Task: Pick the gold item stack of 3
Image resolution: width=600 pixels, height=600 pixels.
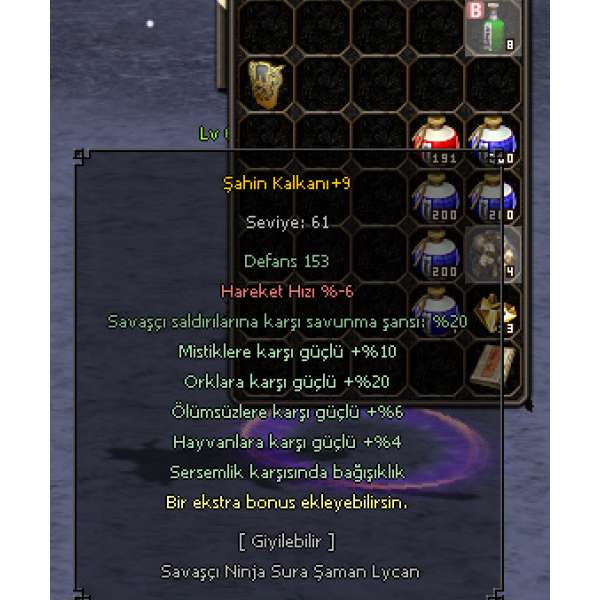Action: pos(493,310)
